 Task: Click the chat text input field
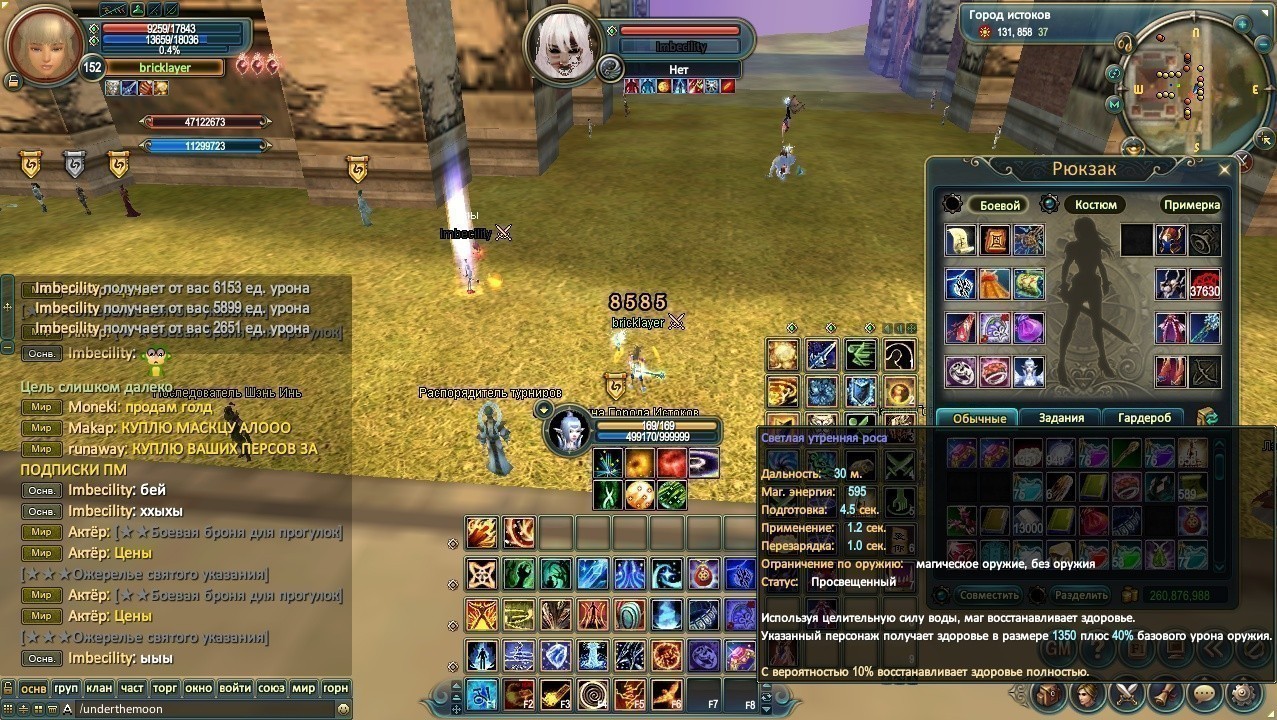(x=200, y=708)
